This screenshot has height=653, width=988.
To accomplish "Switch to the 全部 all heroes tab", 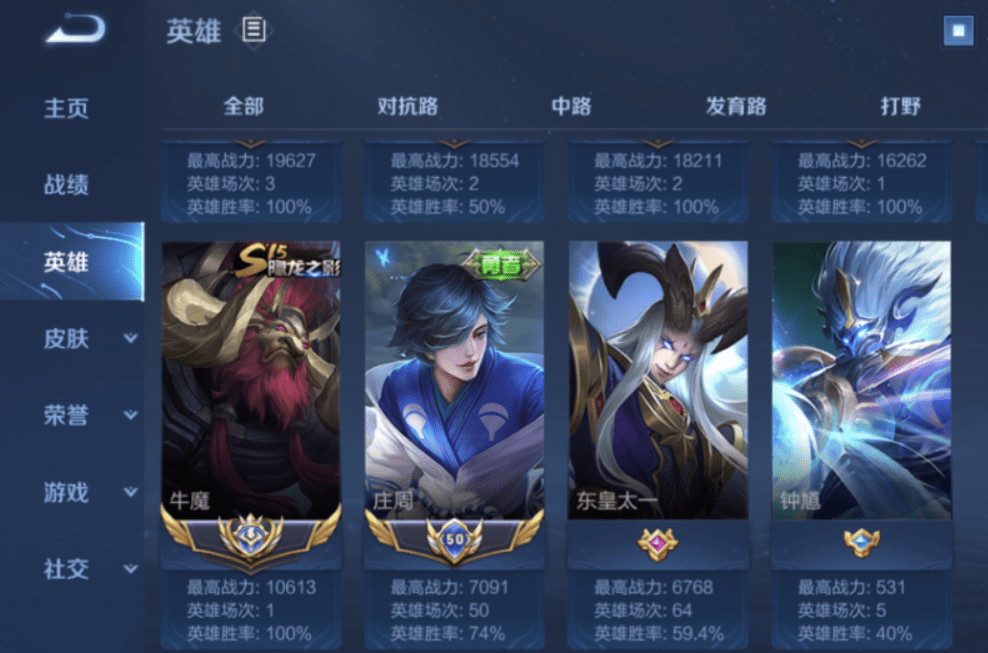I will pyautogui.click(x=243, y=106).
